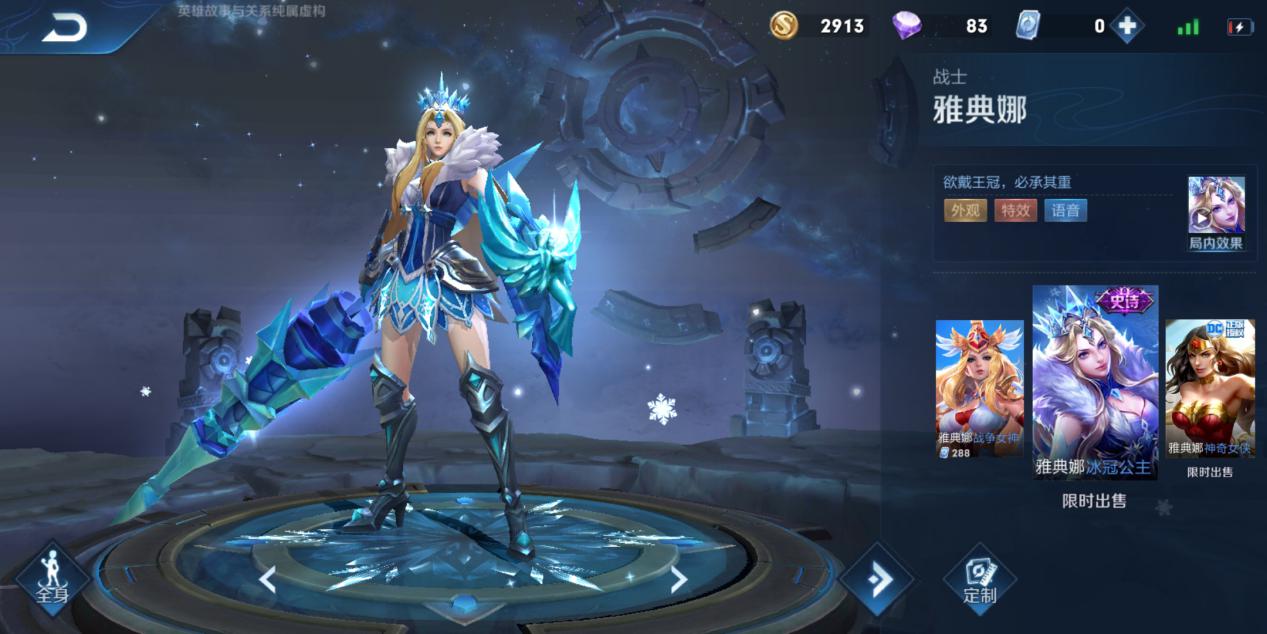Tap the purple diamond currency icon
The height and width of the screenshot is (634, 1267).
[907, 26]
